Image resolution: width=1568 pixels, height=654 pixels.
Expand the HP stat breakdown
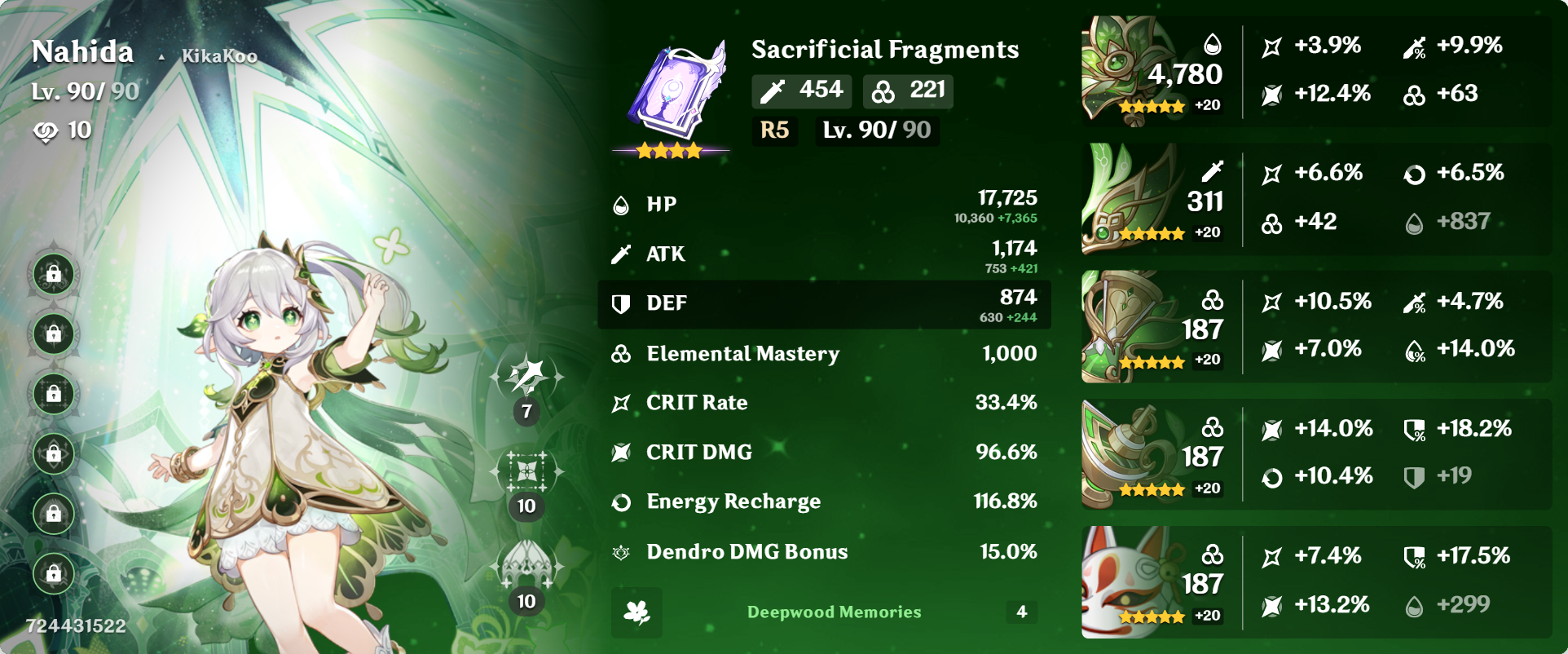pos(825,205)
